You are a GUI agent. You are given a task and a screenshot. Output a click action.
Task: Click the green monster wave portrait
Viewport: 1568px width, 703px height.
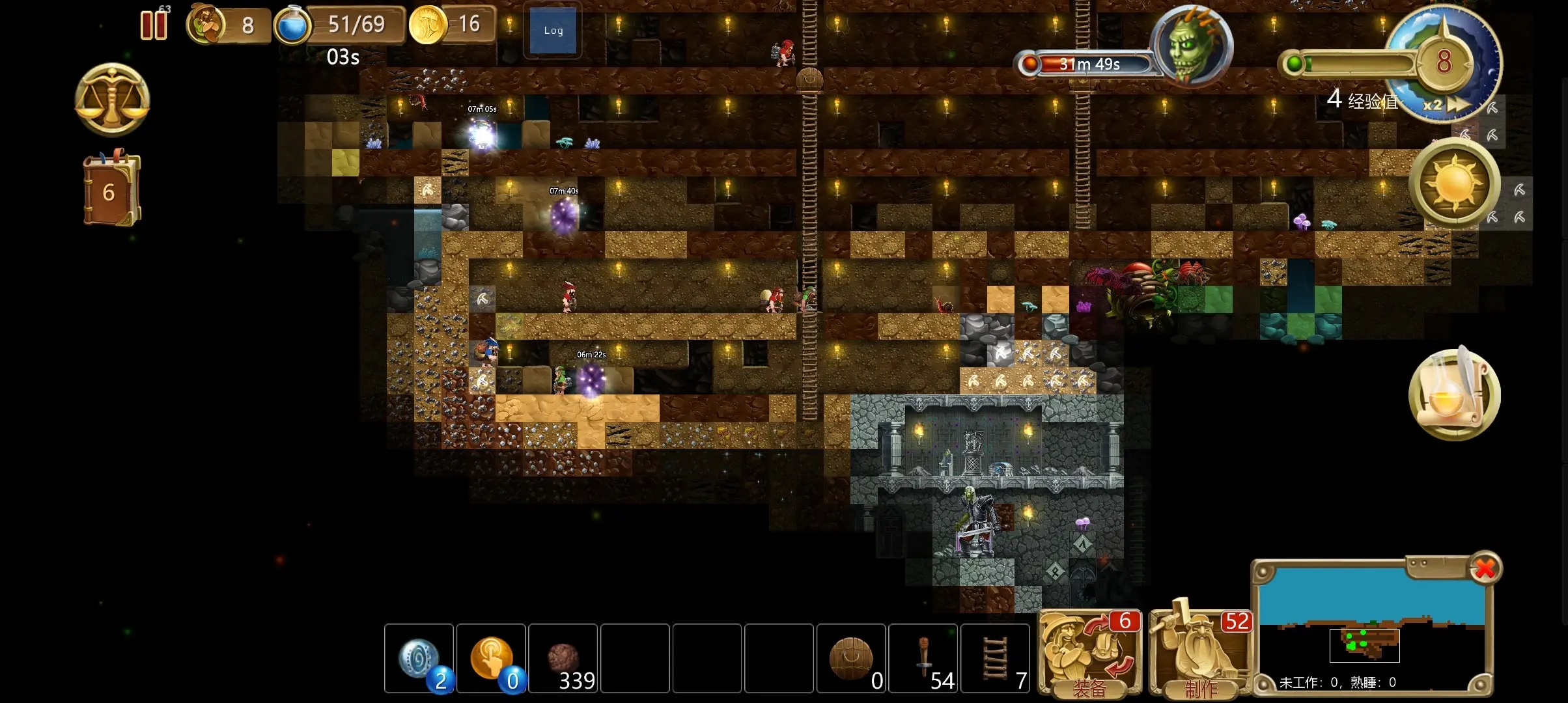(1191, 46)
